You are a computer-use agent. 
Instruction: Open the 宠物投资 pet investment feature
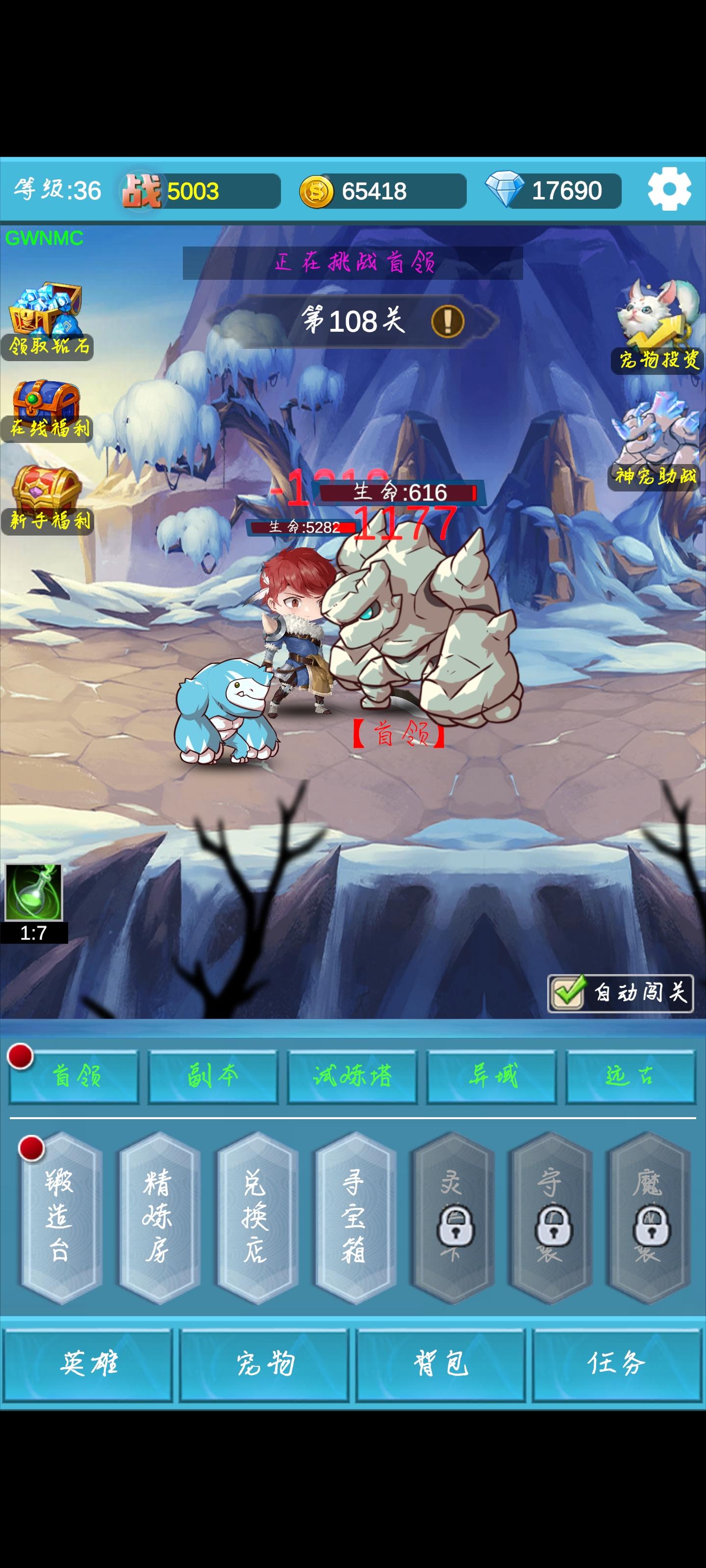pyautogui.click(x=655, y=317)
